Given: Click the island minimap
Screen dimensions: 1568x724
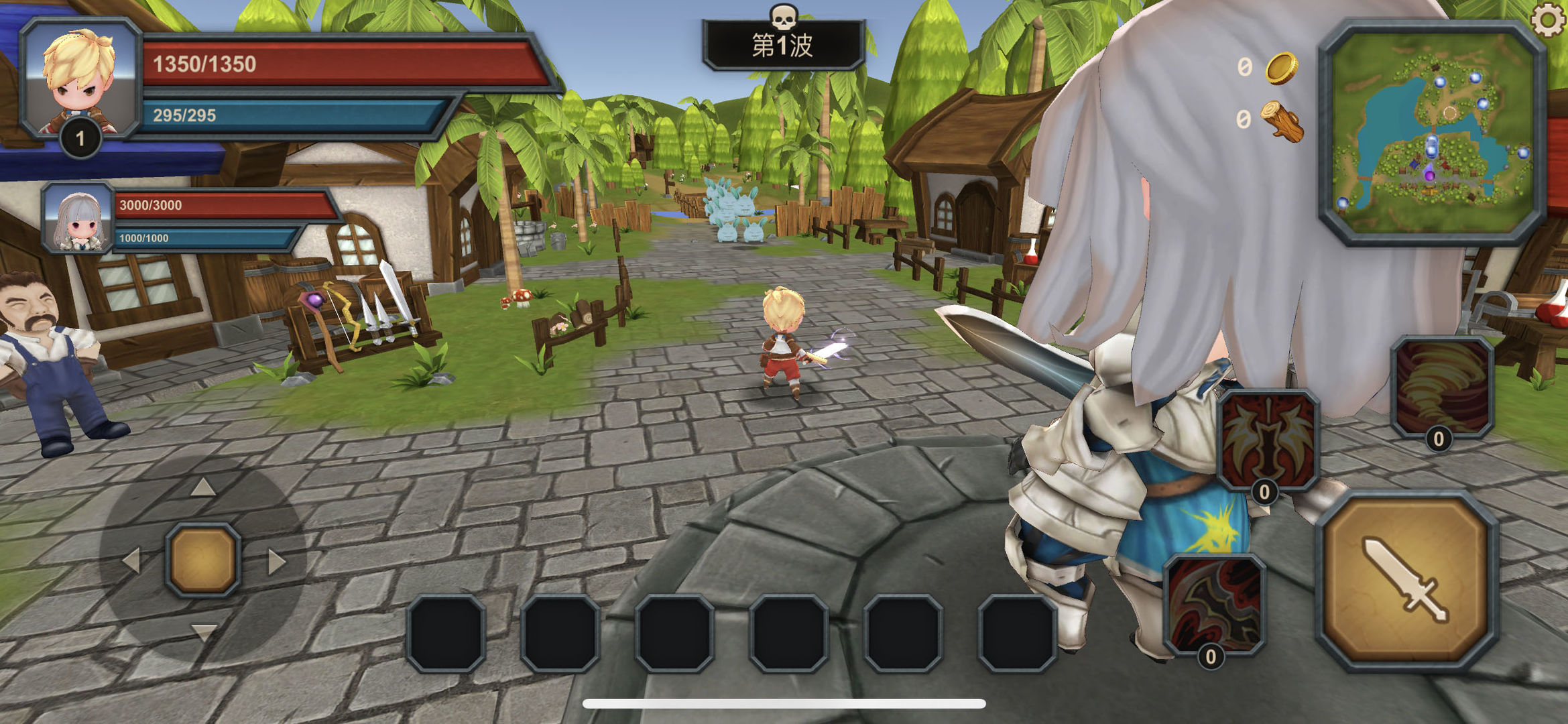Looking at the screenshot, I should 1433,133.
